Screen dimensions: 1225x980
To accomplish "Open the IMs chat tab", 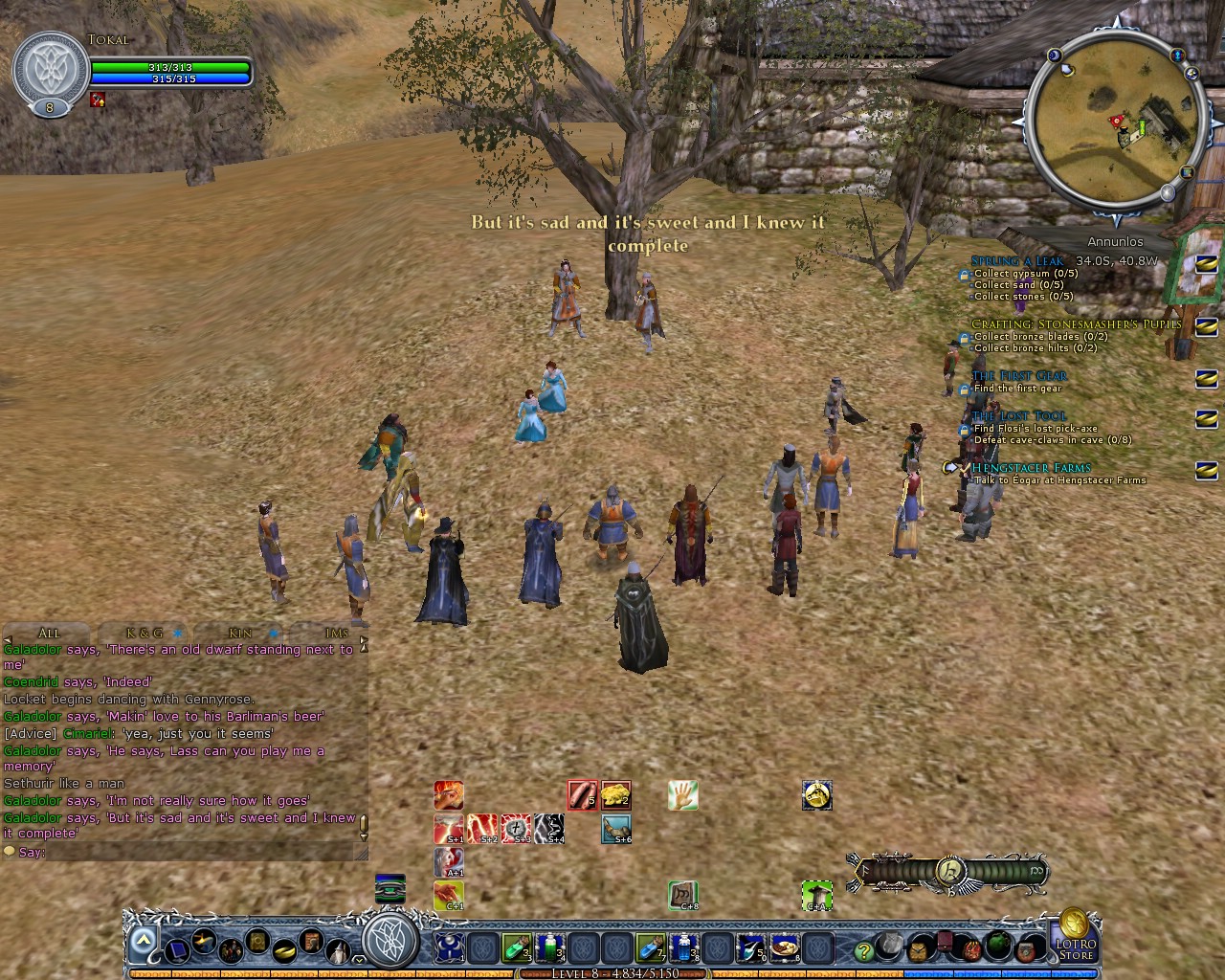I will 336,633.
